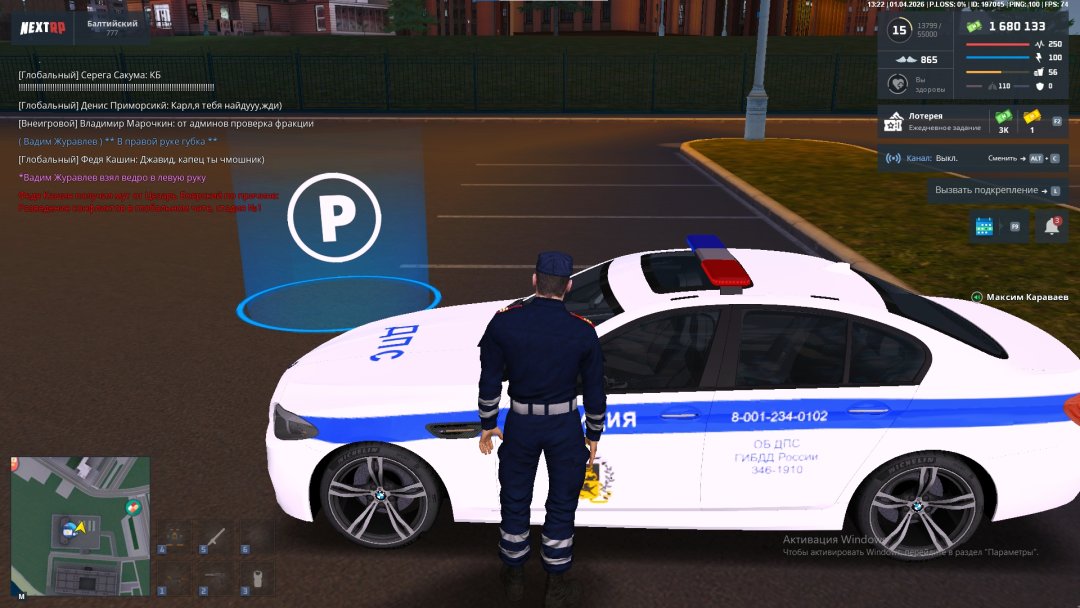Click the NEXT RP logo
Image resolution: width=1080 pixels, height=608 pixels.
point(43,27)
